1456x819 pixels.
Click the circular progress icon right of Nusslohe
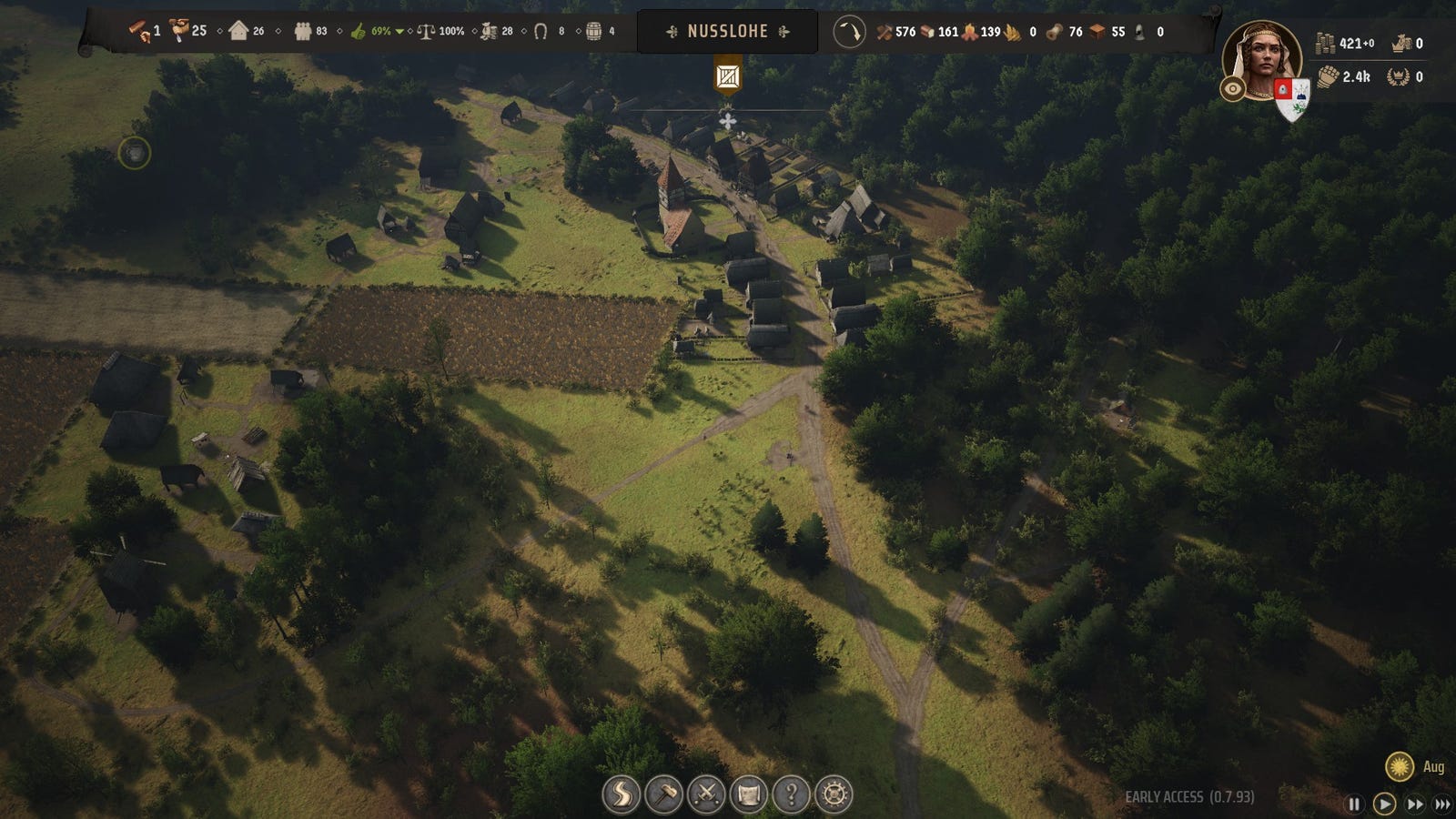tap(849, 32)
